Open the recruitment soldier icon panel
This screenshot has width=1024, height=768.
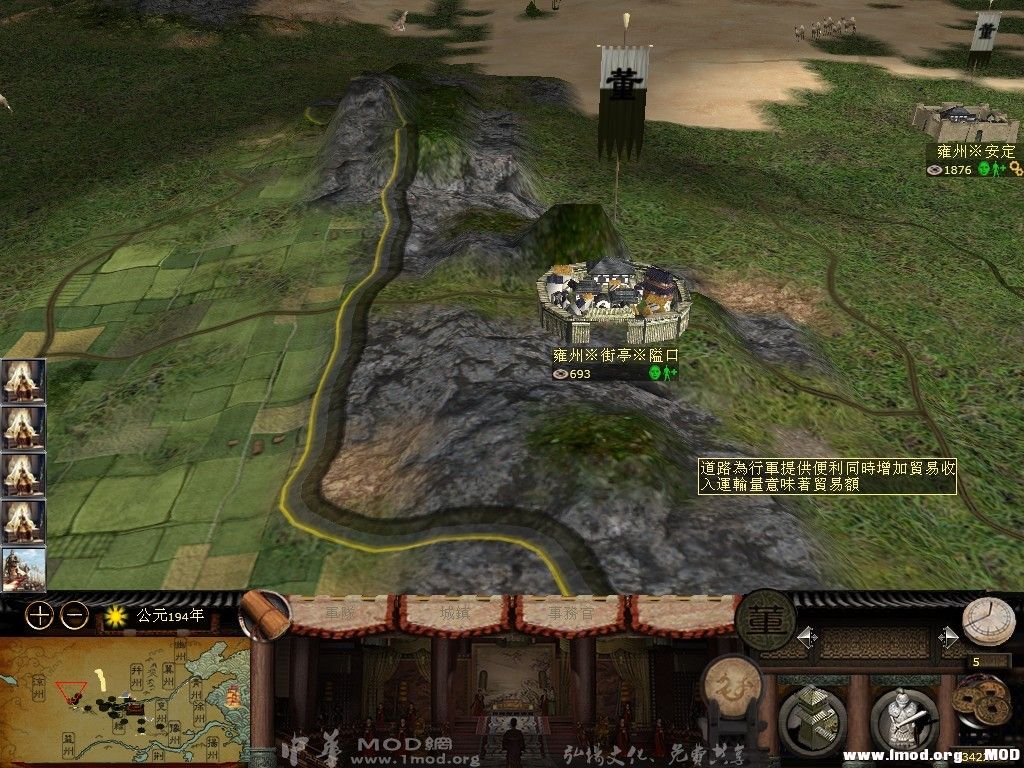903,717
